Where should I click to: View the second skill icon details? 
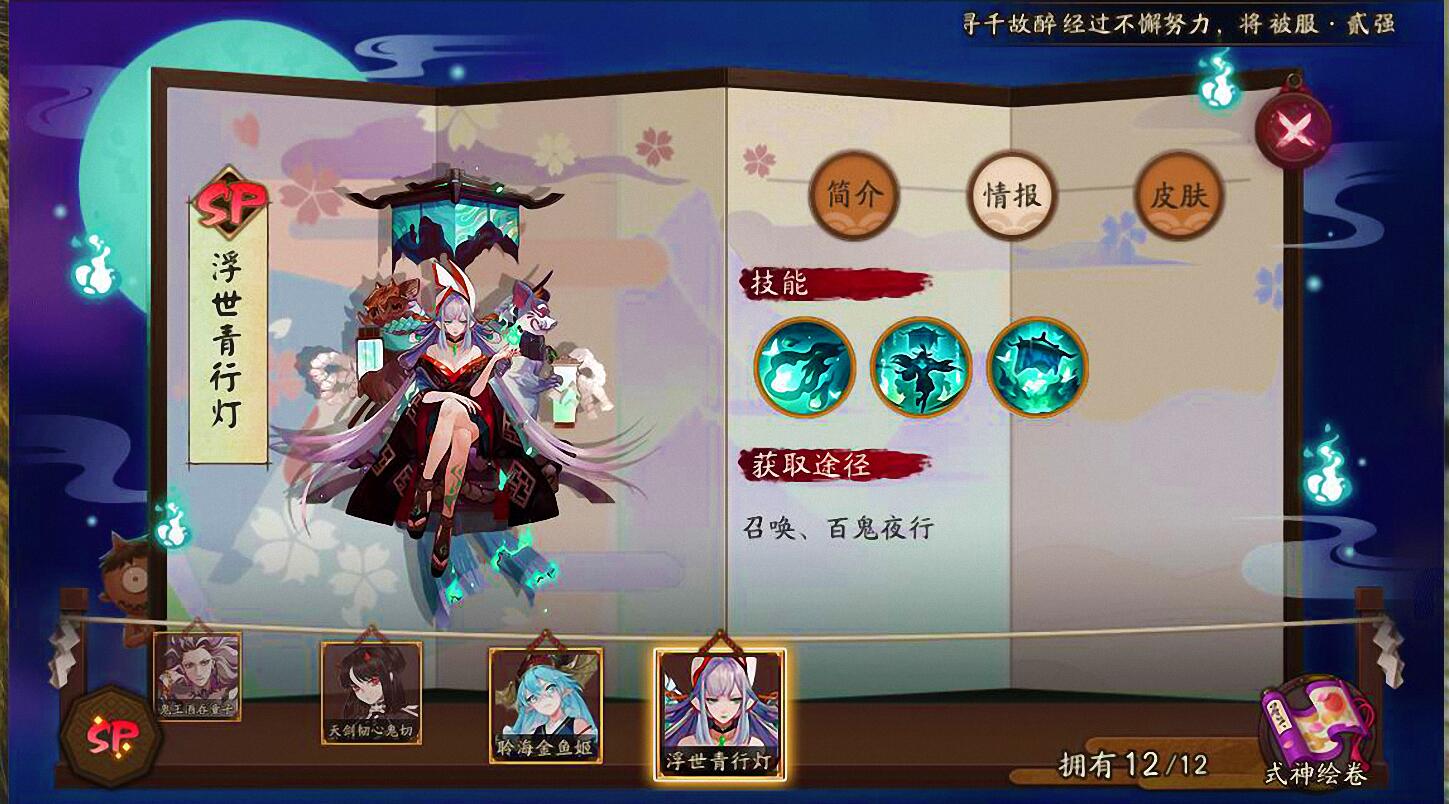point(920,367)
